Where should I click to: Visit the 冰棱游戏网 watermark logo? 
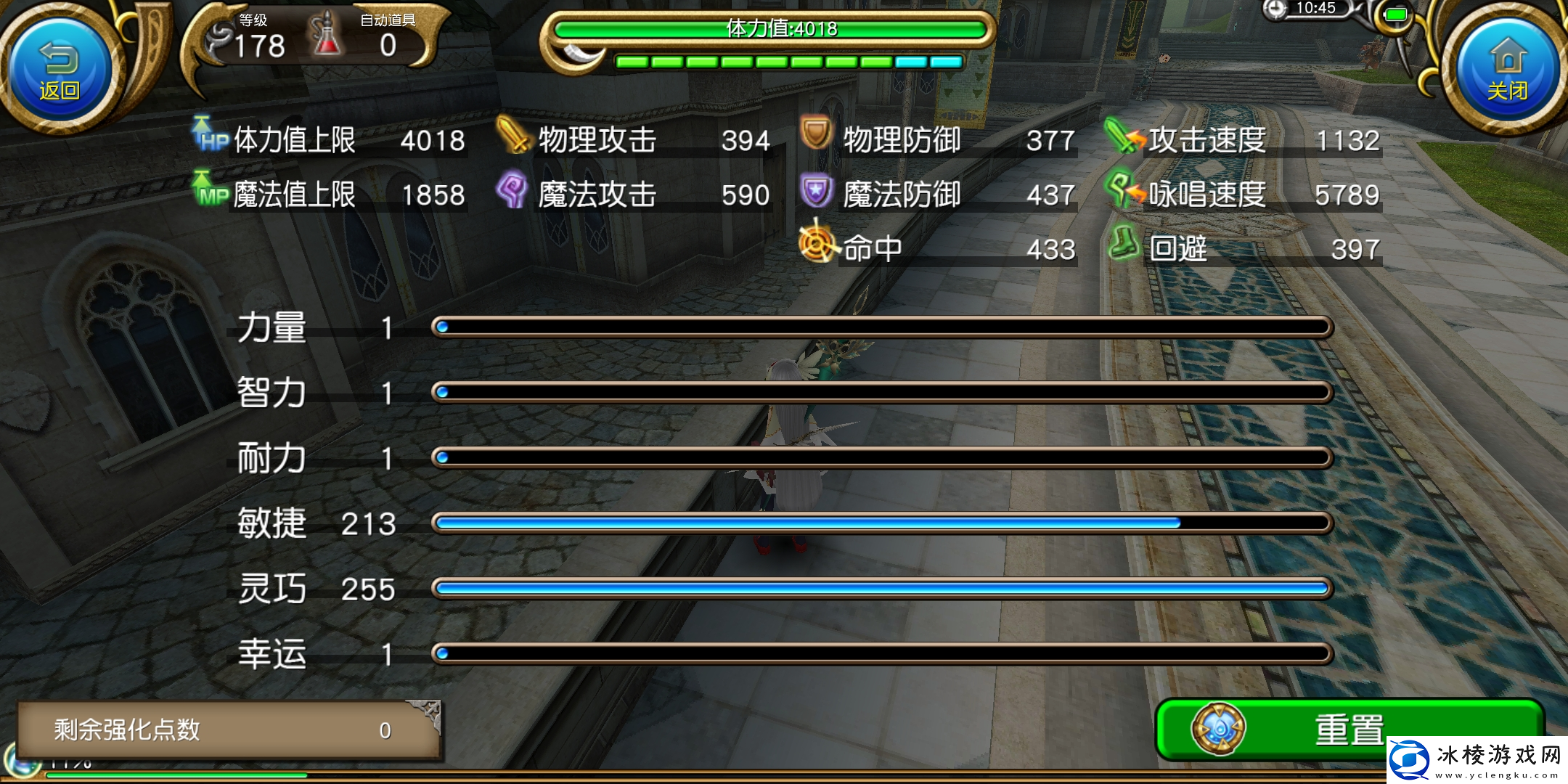[1477, 760]
